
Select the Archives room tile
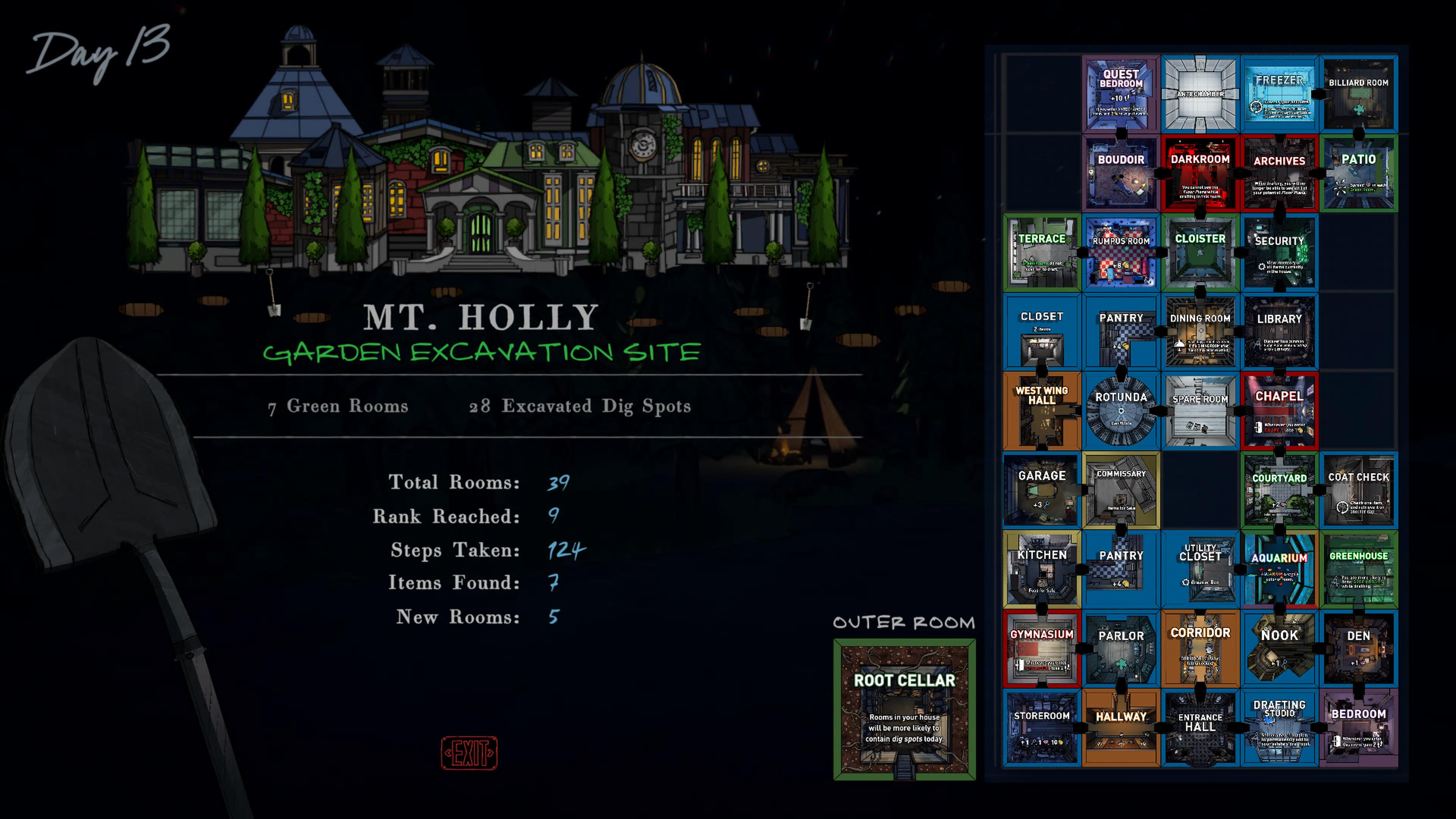click(1279, 174)
